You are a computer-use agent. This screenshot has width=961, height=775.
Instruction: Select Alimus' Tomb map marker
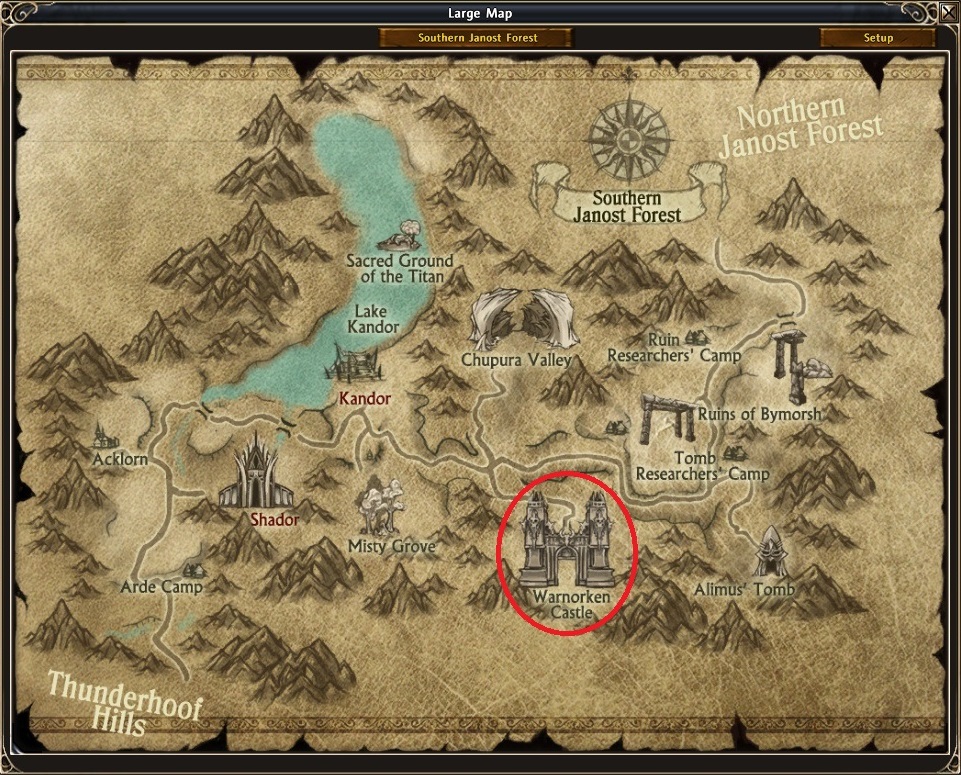767,553
